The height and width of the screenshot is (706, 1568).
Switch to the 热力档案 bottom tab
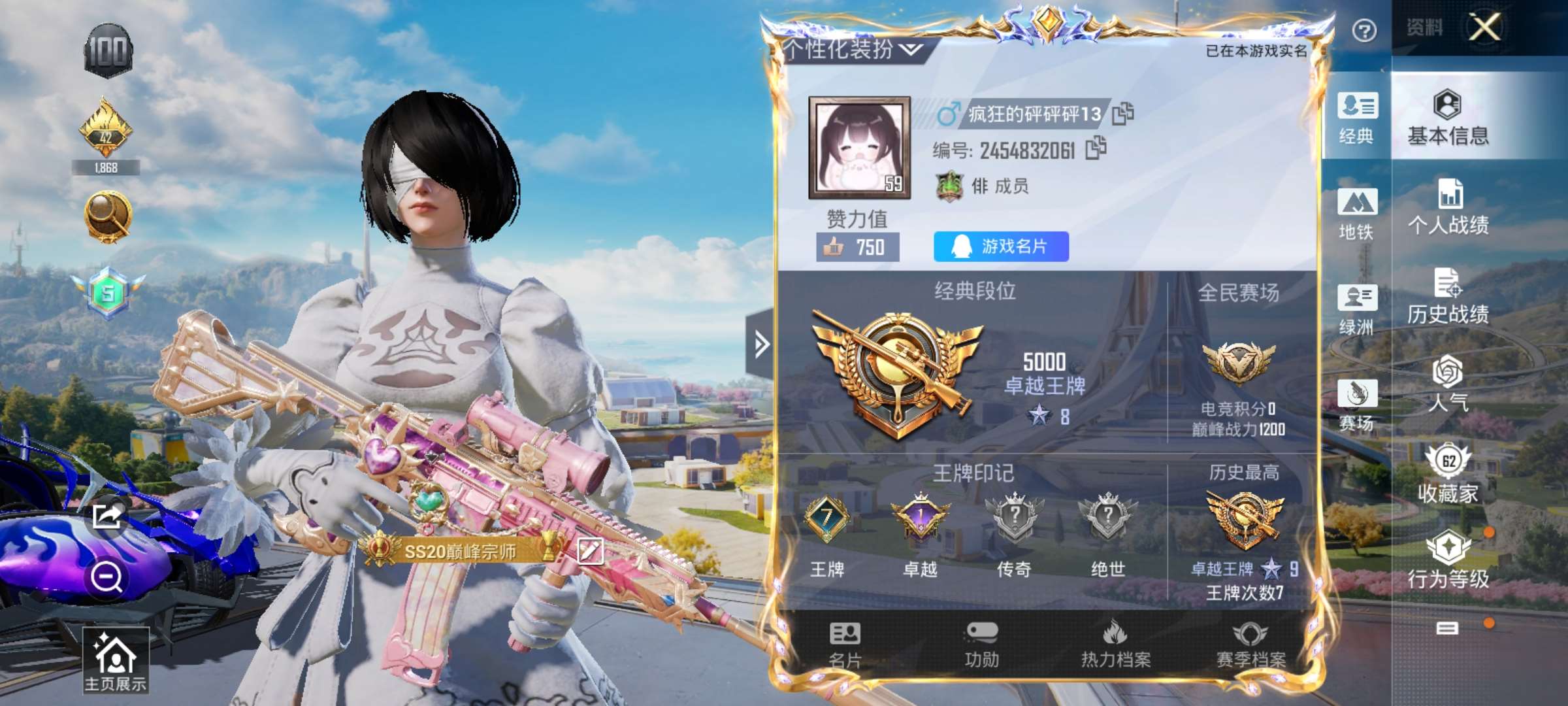[1115, 645]
